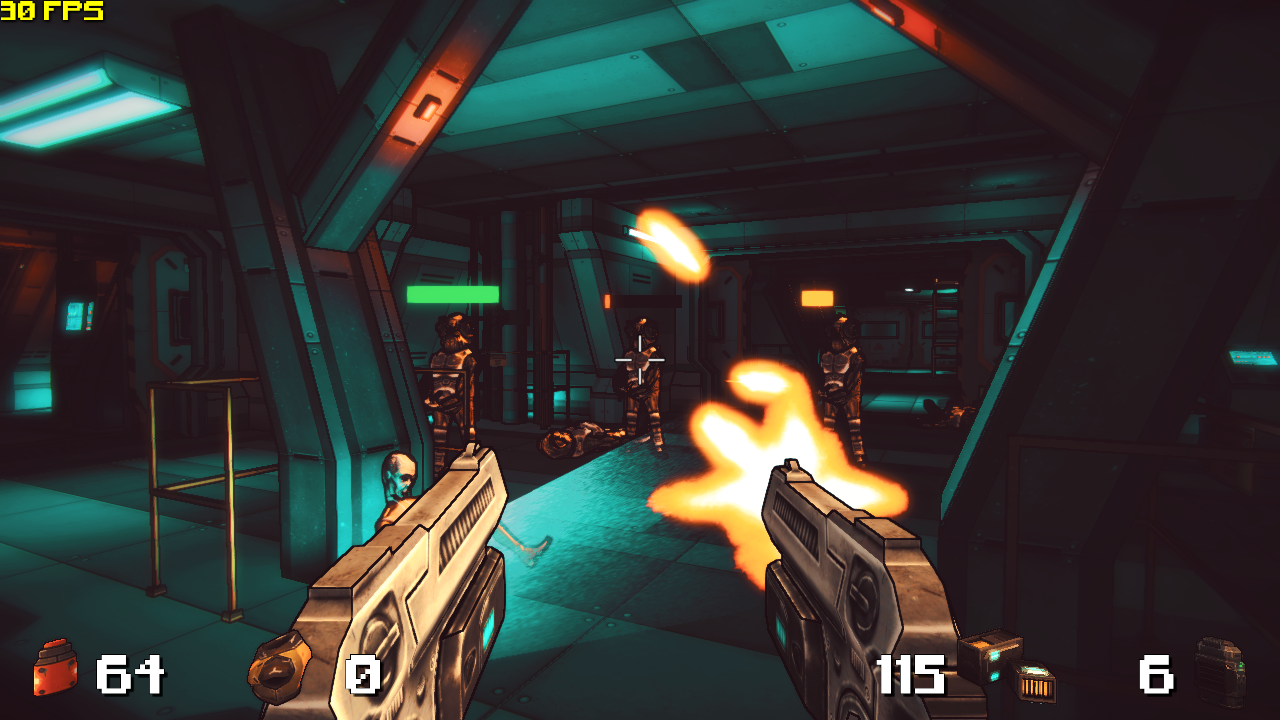Select the ammo count 64 label

[128, 674]
